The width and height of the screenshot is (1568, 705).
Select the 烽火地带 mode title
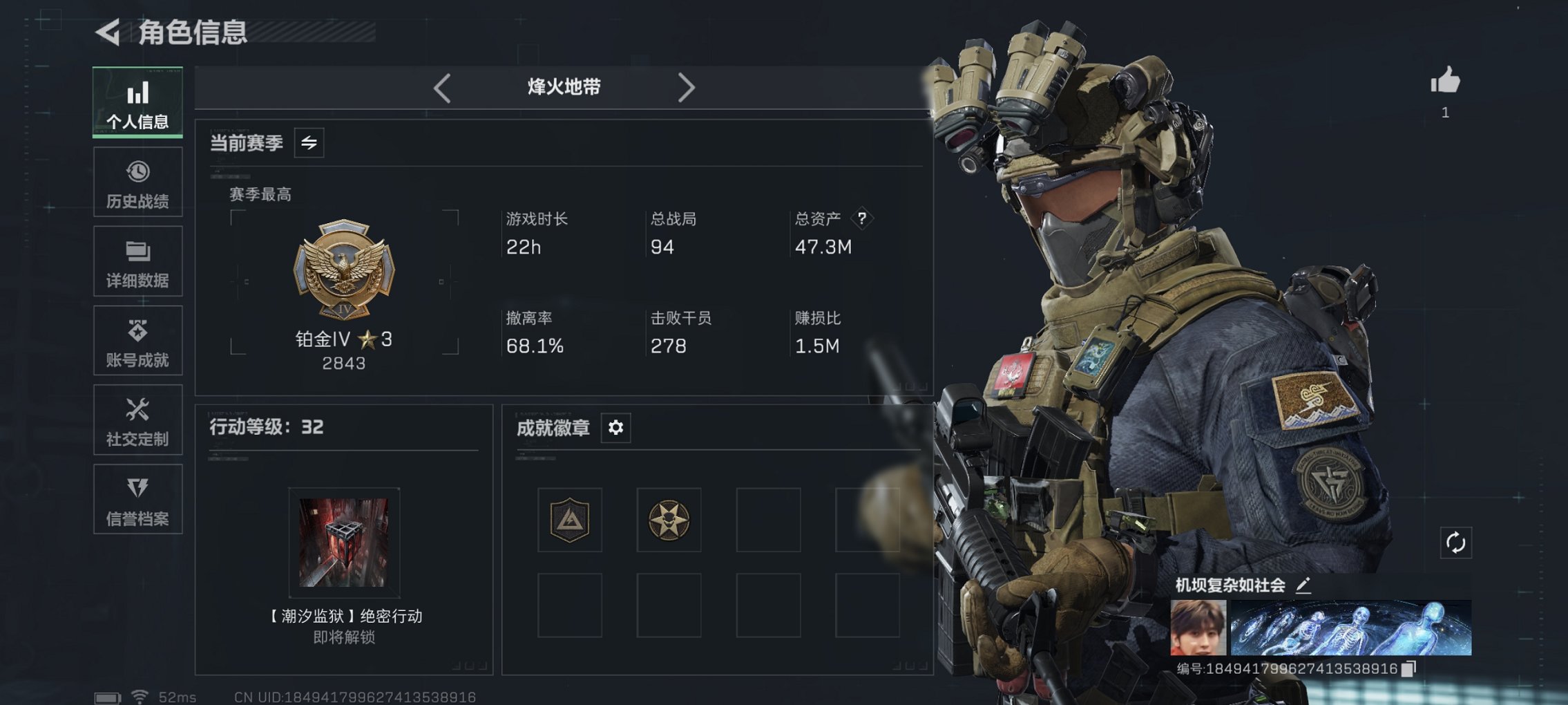(x=562, y=86)
